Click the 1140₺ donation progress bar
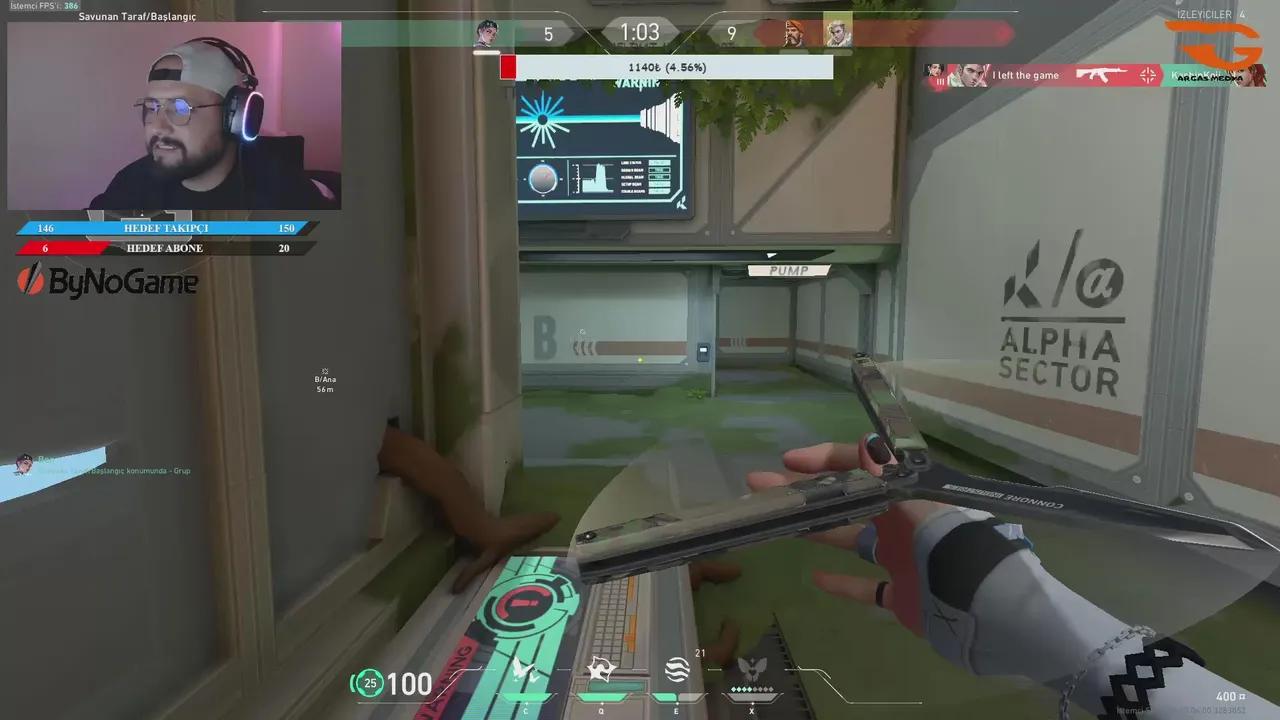 tap(663, 67)
